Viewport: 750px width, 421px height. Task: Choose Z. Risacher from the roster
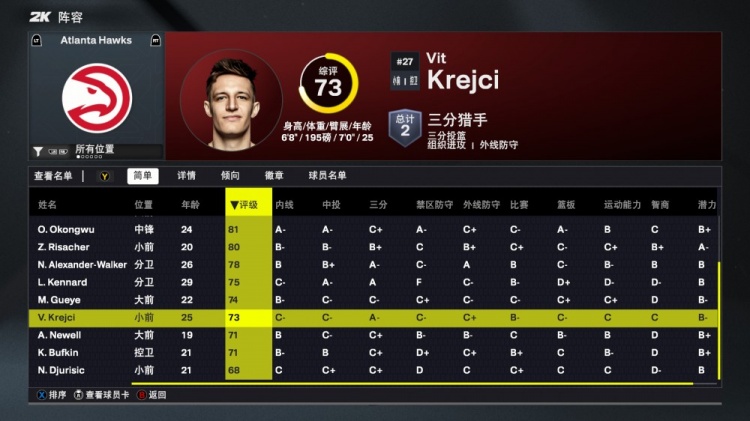[x=63, y=247]
